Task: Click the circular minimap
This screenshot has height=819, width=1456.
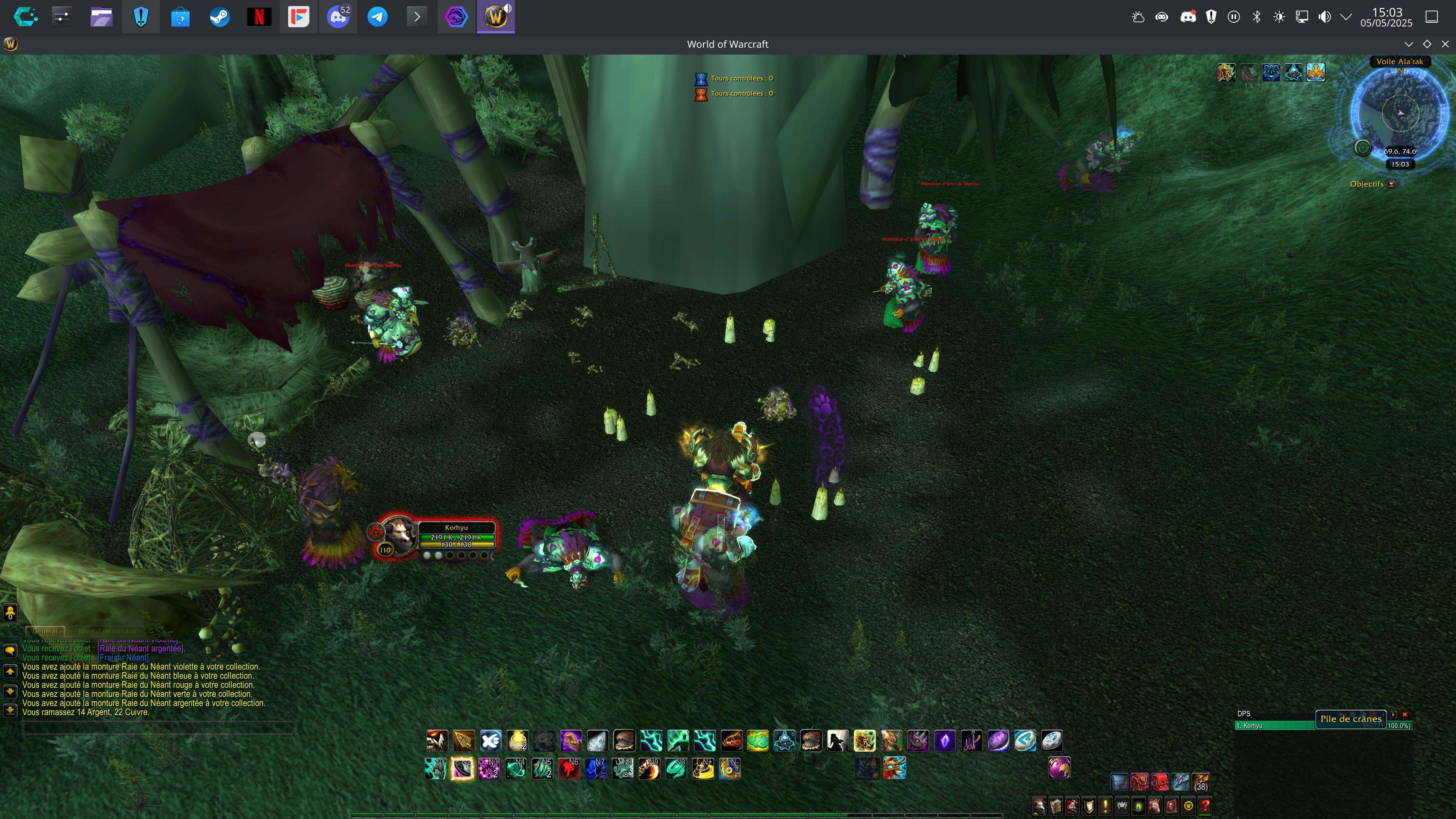Action: (1400, 113)
